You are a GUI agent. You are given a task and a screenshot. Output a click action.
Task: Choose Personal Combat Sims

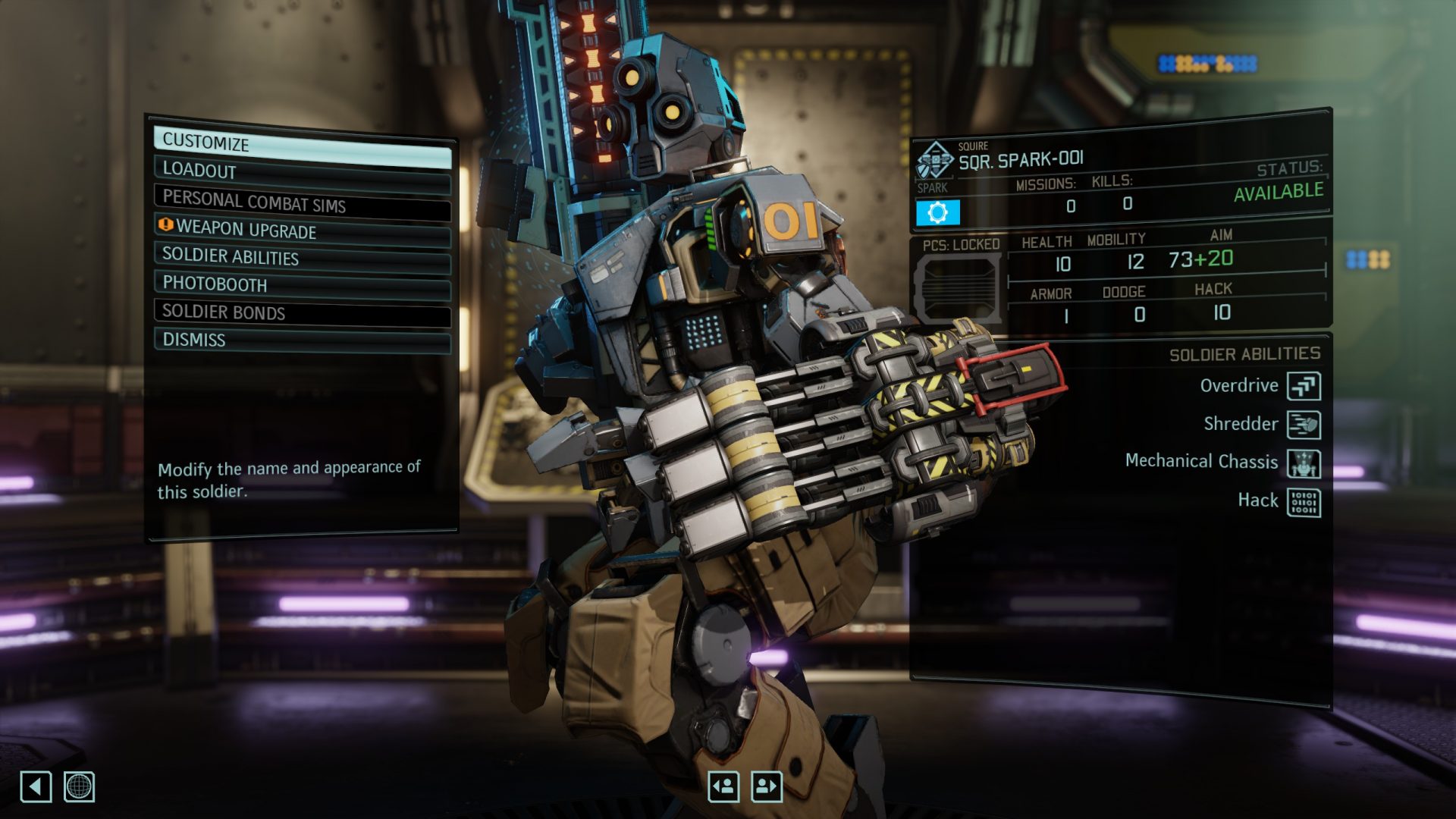pos(302,202)
